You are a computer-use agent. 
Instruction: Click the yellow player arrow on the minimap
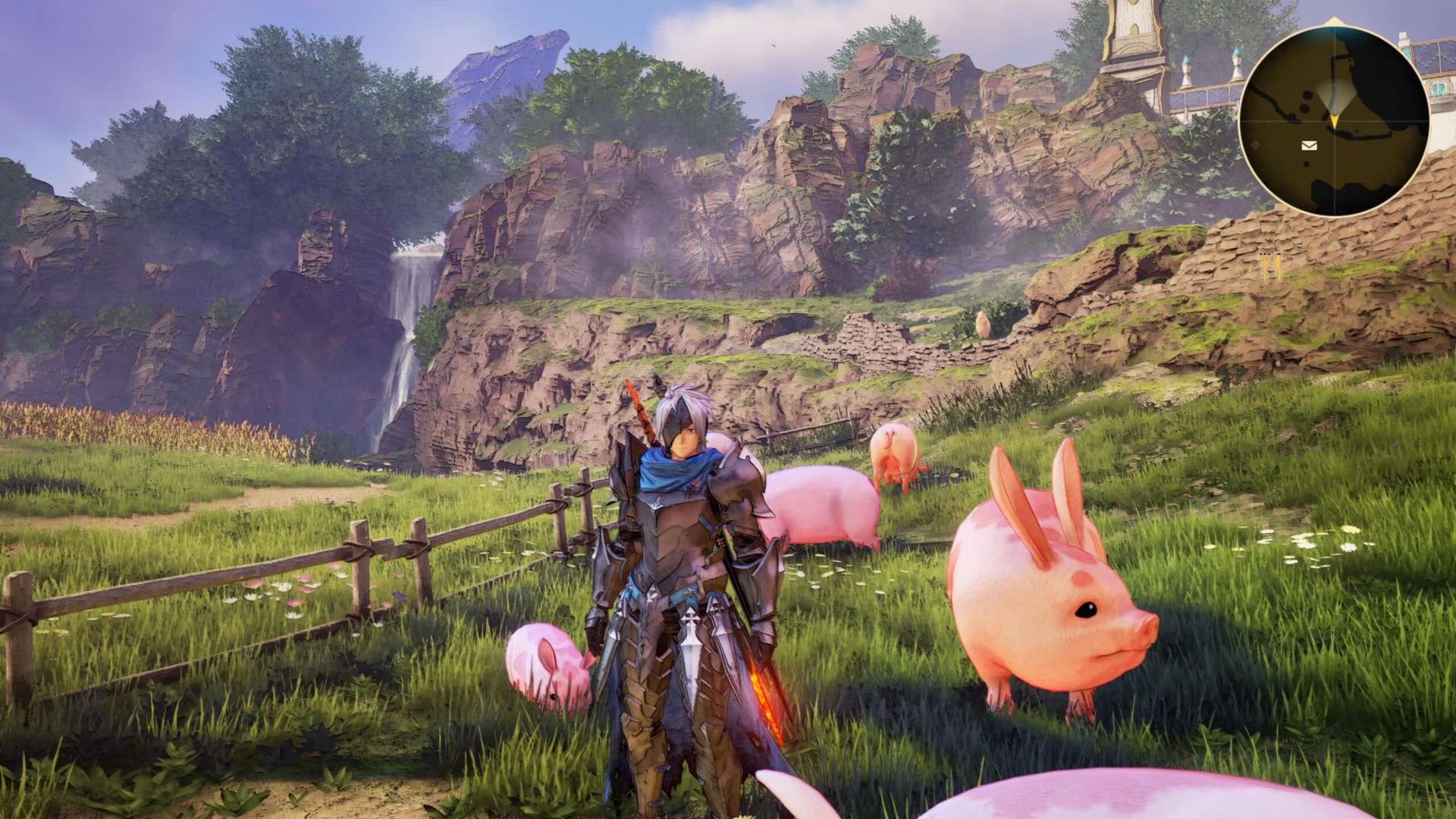[1334, 120]
